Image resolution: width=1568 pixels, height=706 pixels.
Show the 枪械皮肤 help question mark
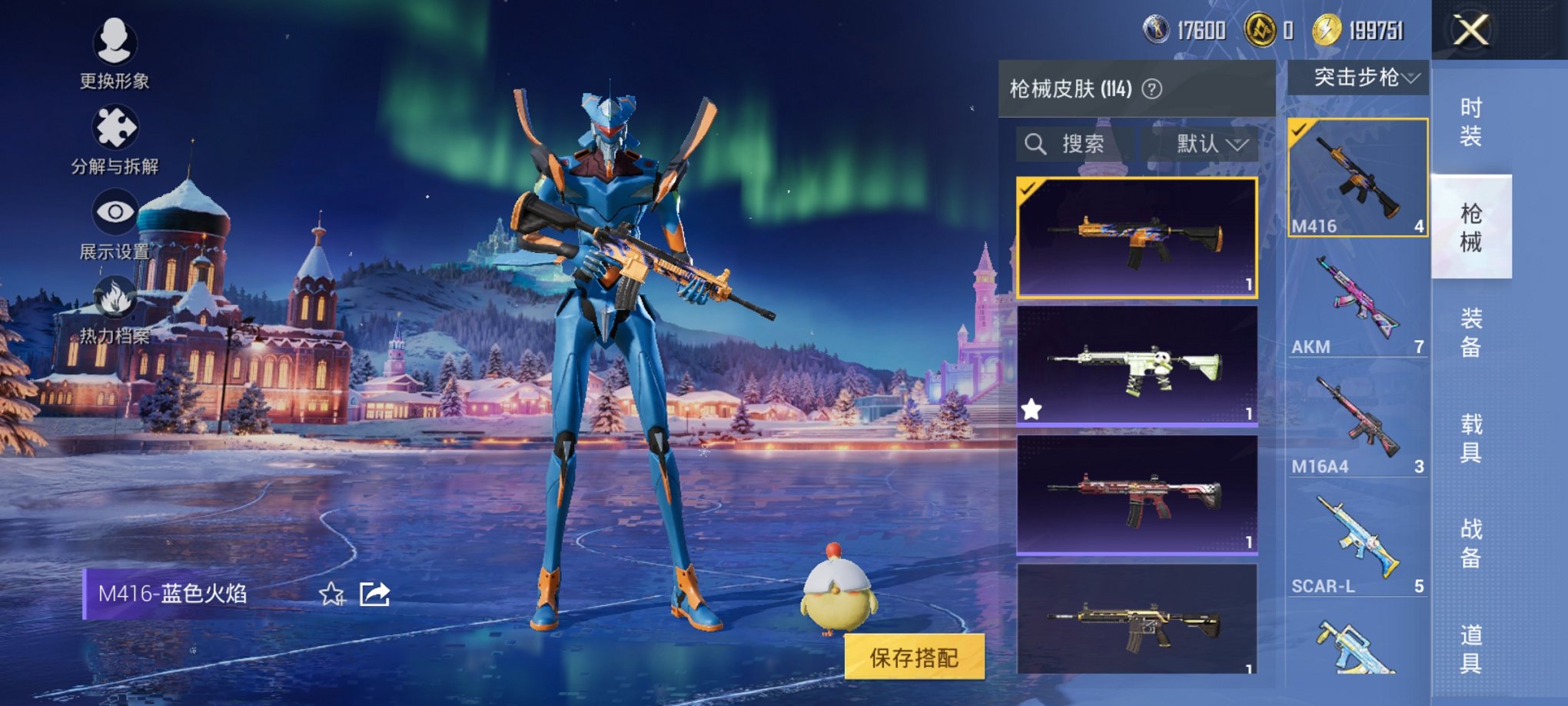pyautogui.click(x=1151, y=89)
